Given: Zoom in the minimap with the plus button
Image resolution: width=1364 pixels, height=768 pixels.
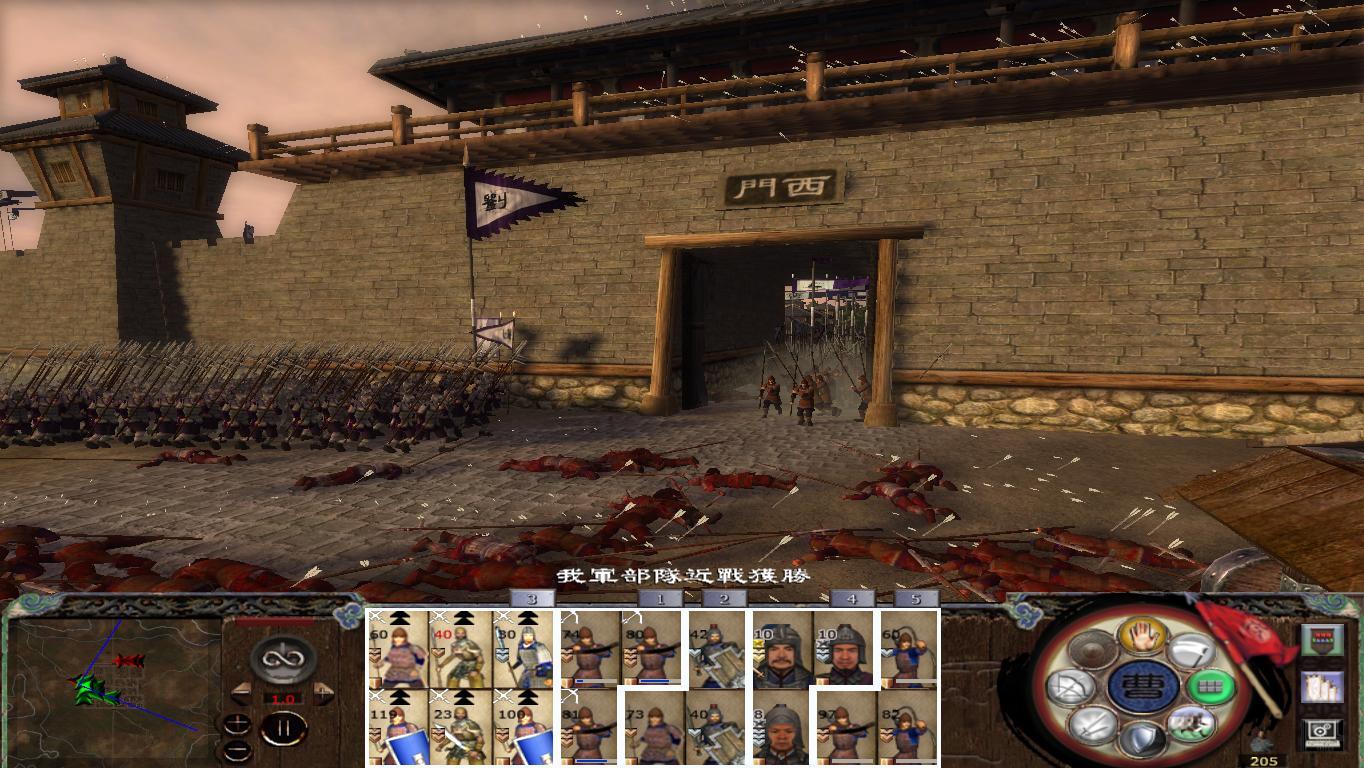Looking at the screenshot, I should tap(237, 722).
